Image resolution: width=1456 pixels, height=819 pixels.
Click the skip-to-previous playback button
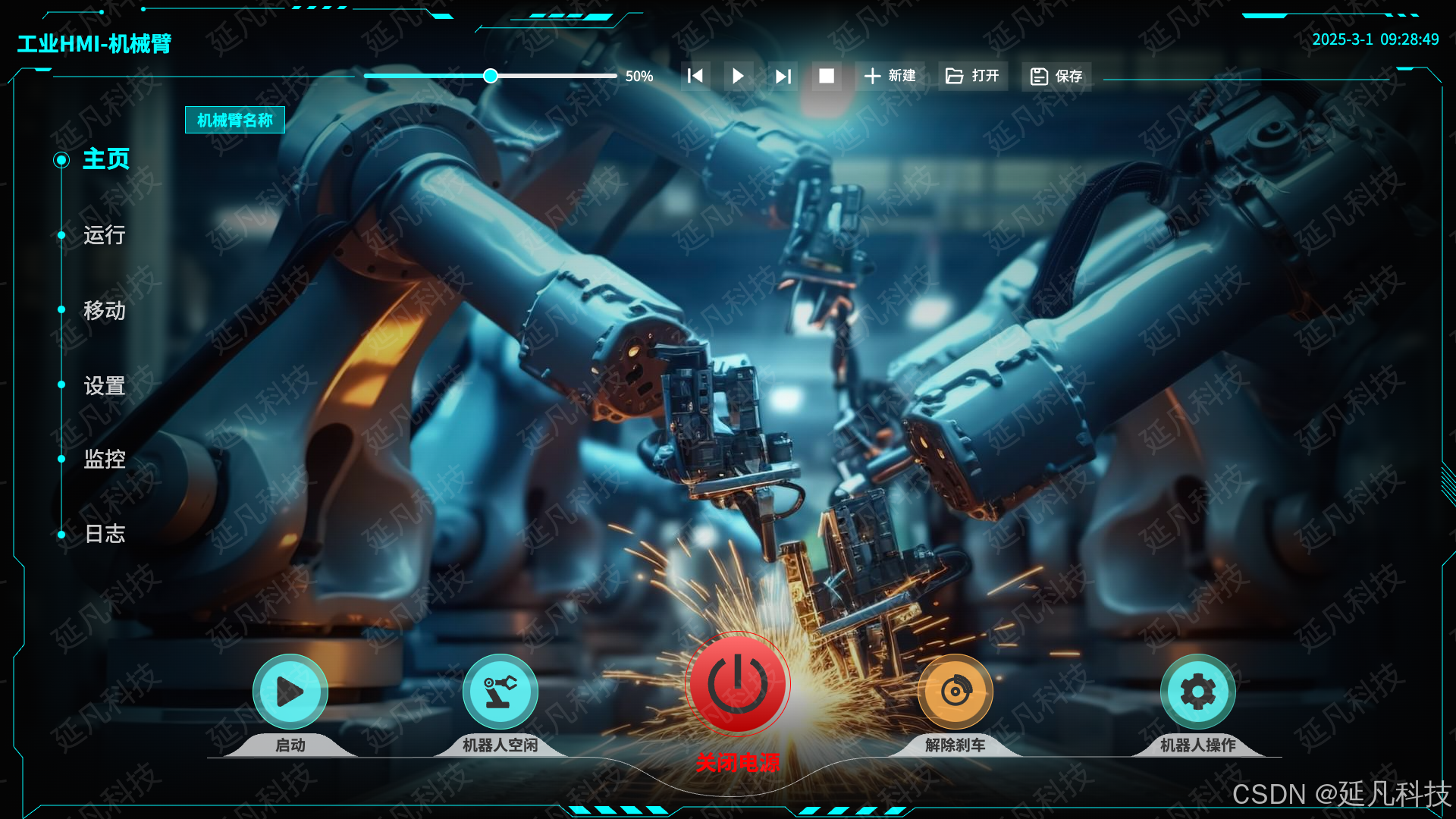(695, 76)
